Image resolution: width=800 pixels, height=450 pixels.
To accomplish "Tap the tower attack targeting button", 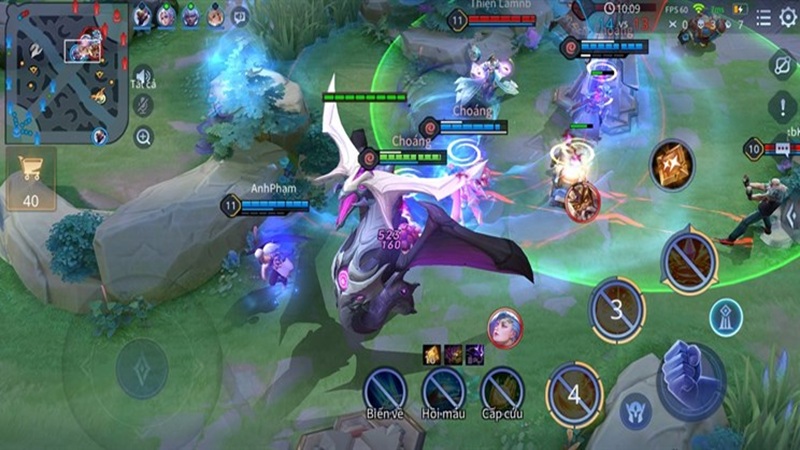I will [726, 318].
